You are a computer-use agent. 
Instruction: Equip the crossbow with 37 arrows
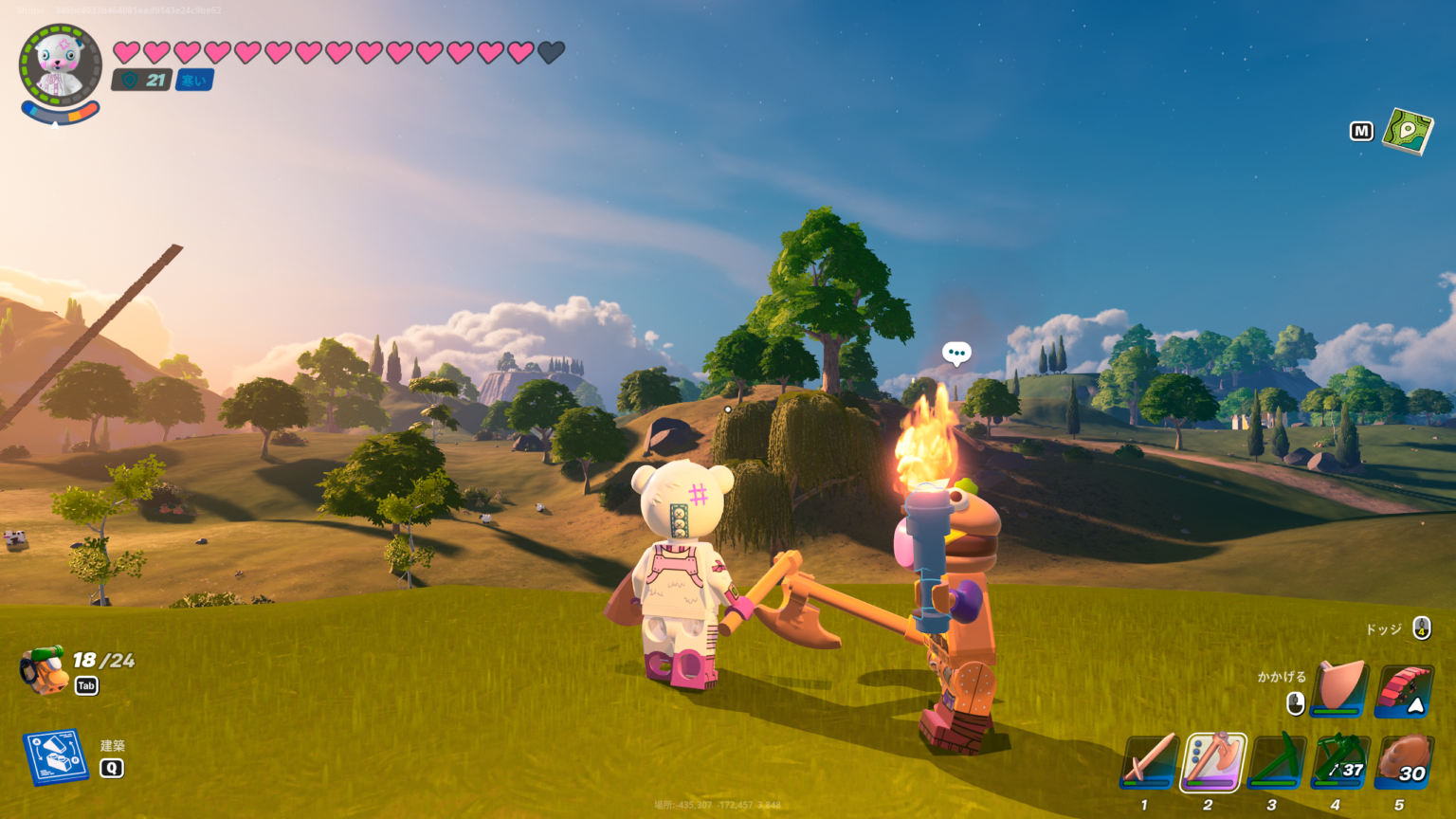tap(1339, 761)
